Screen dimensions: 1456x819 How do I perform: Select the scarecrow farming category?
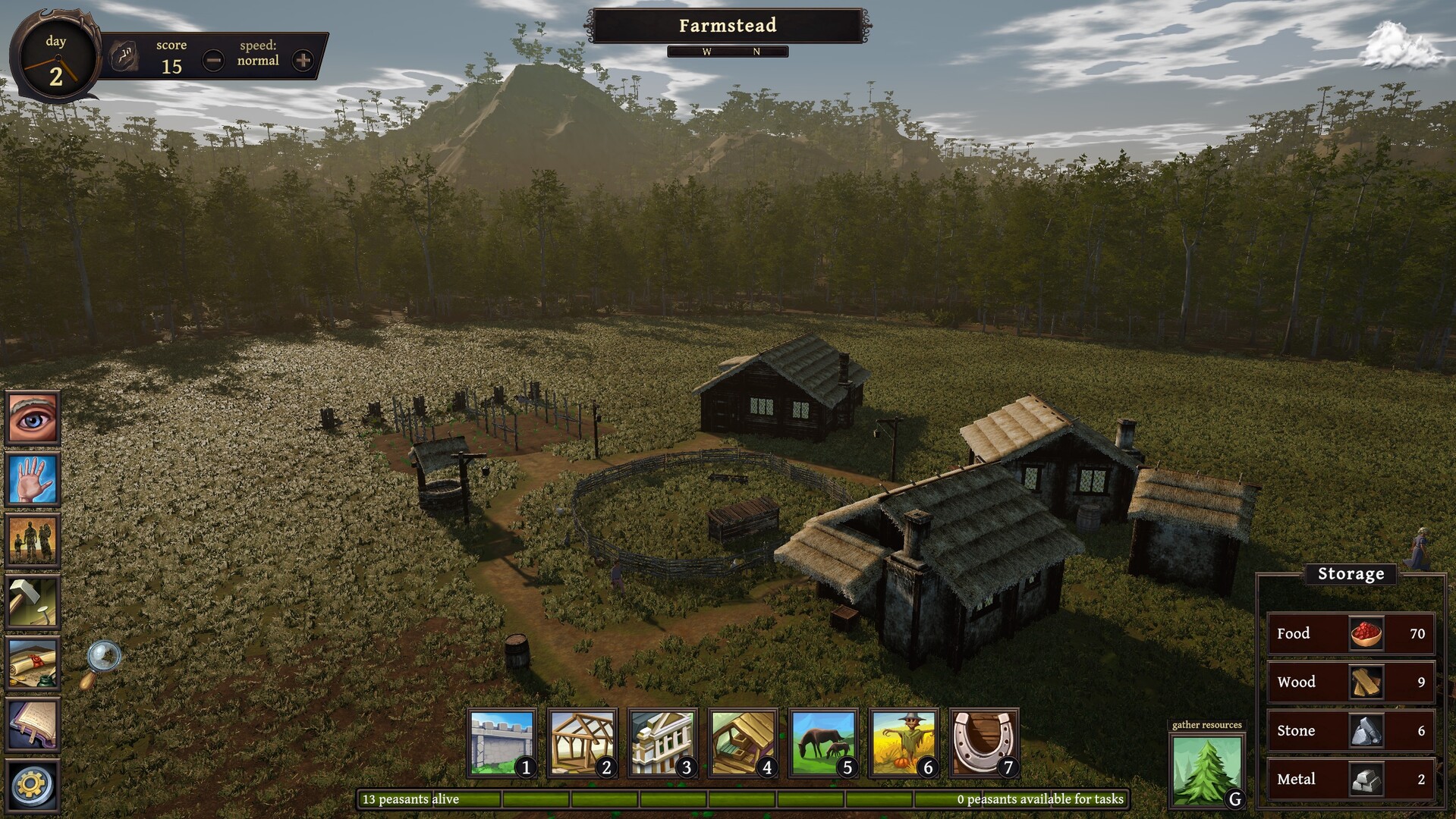(904, 743)
